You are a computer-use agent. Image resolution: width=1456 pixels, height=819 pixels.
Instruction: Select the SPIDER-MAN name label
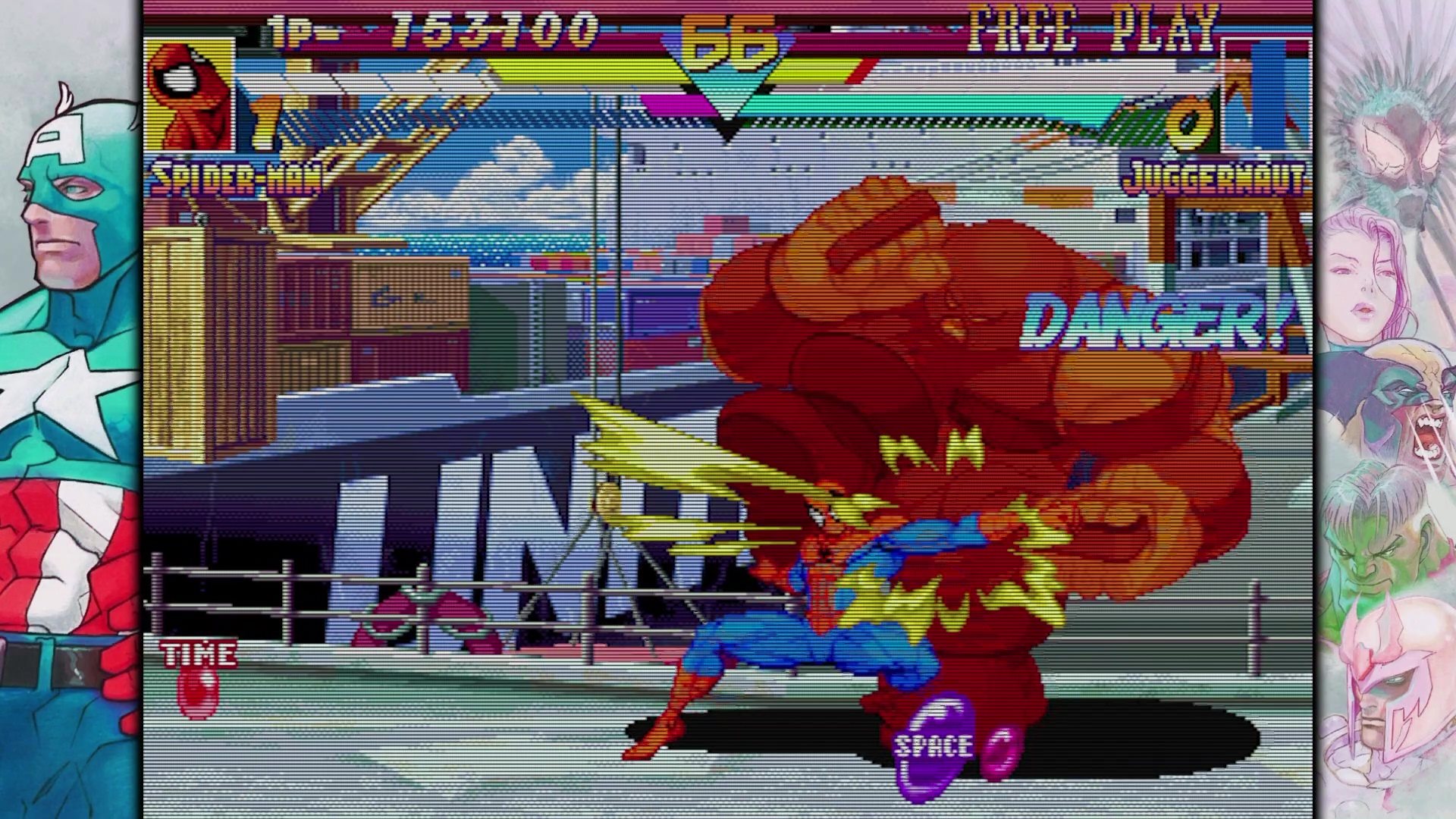[243, 176]
